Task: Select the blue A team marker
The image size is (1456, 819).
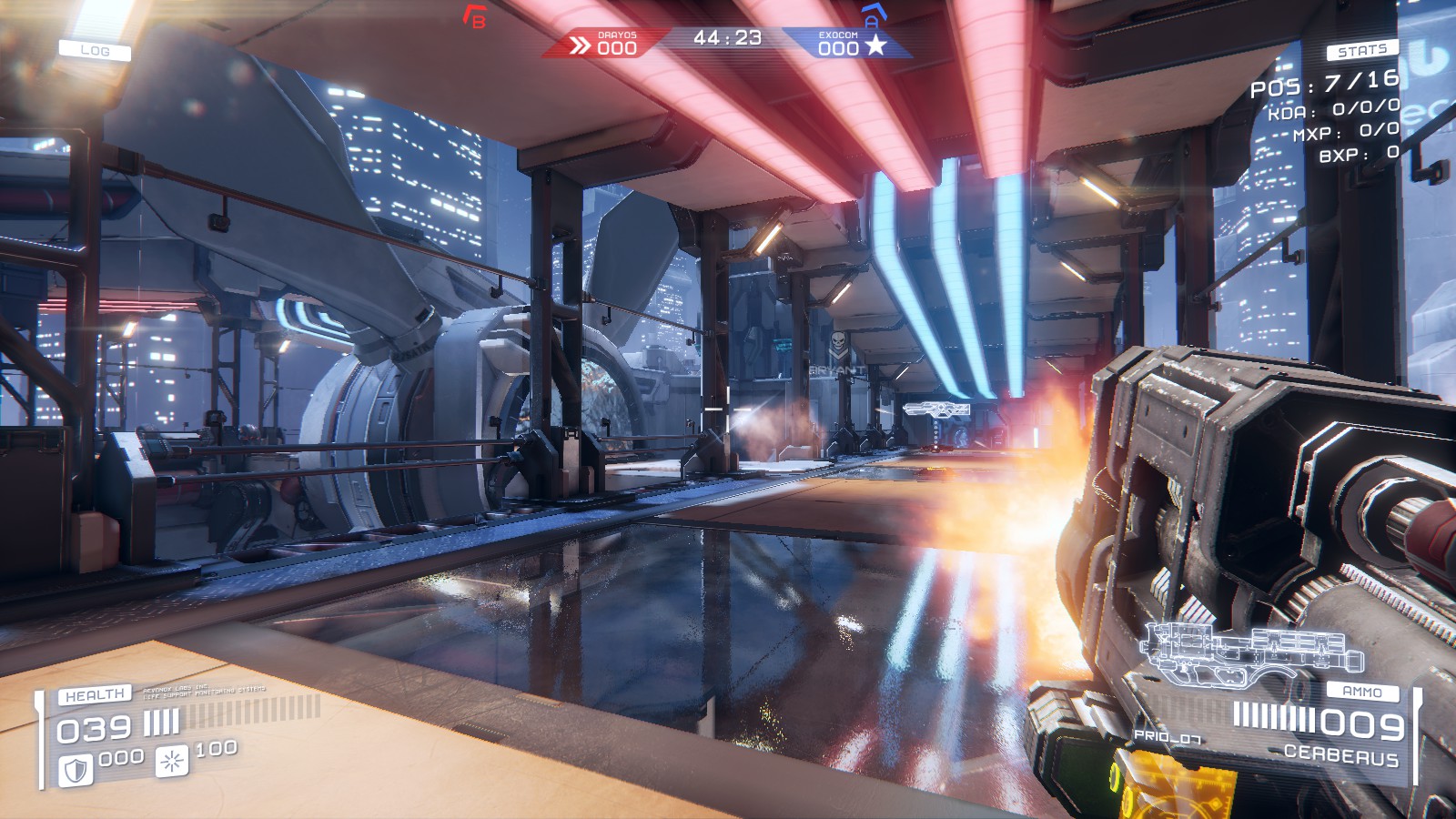Action: (x=872, y=15)
